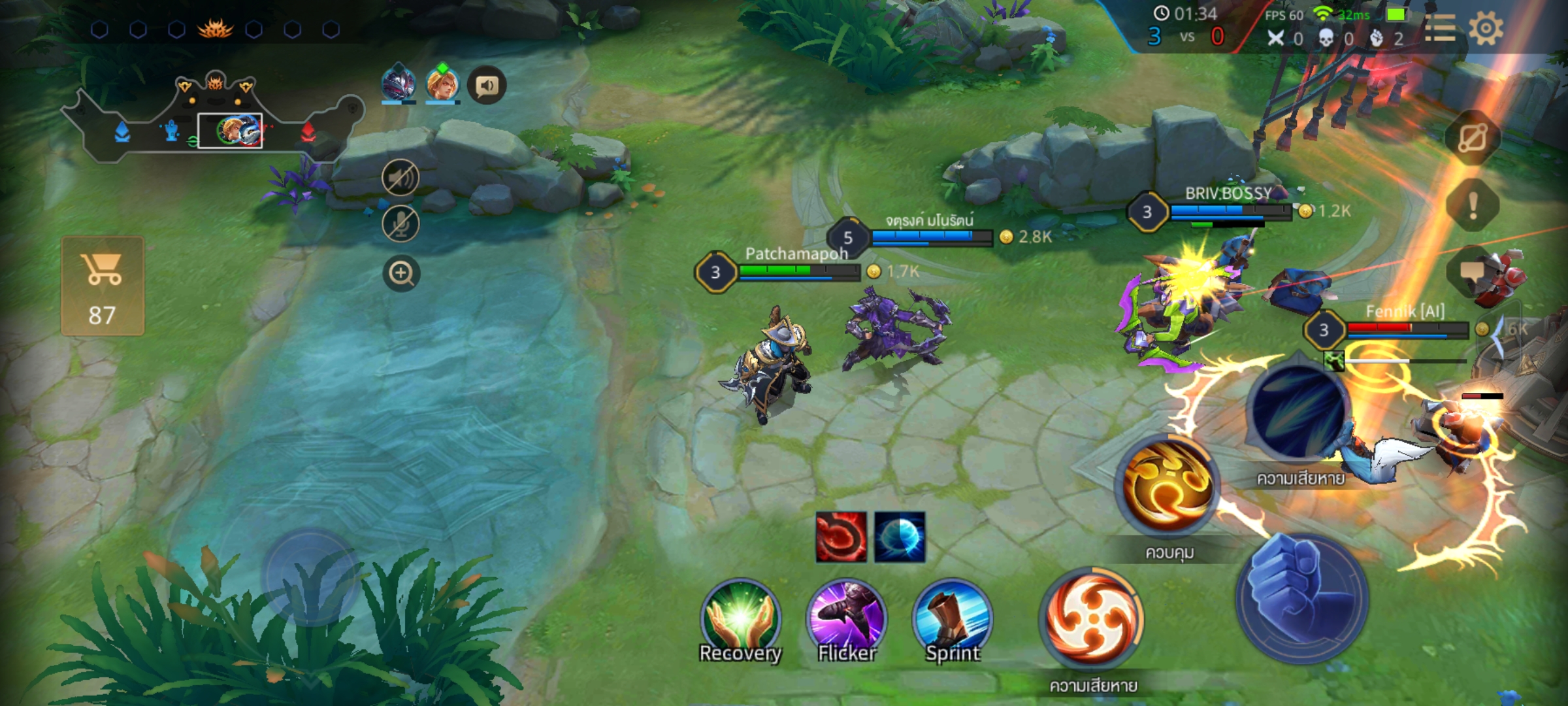The width and height of the screenshot is (1568, 706).
Task: Fire the orange spiral damage skill
Action: click(1092, 619)
